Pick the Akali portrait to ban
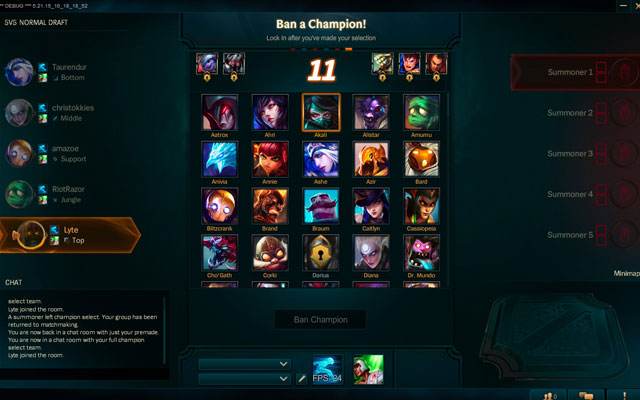640x400 pixels. click(x=321, y=111)
